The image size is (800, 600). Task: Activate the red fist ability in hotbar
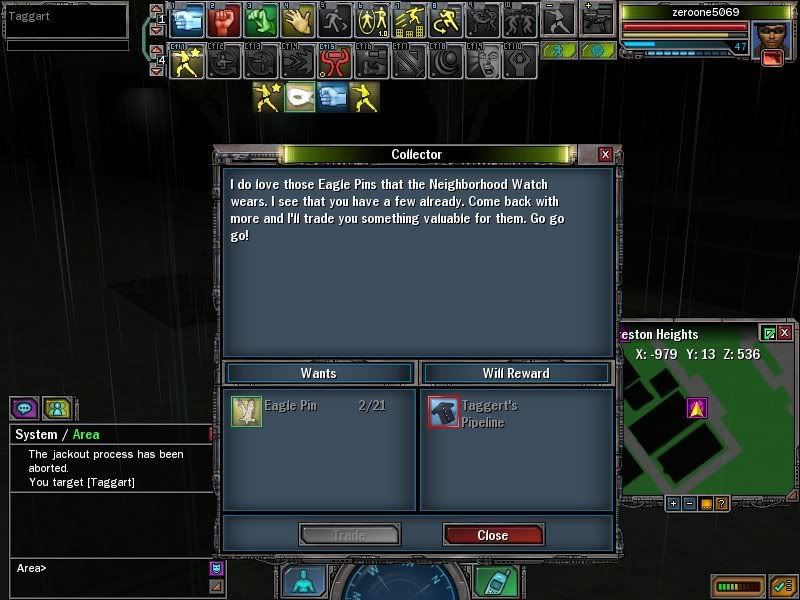click(224, 19)
